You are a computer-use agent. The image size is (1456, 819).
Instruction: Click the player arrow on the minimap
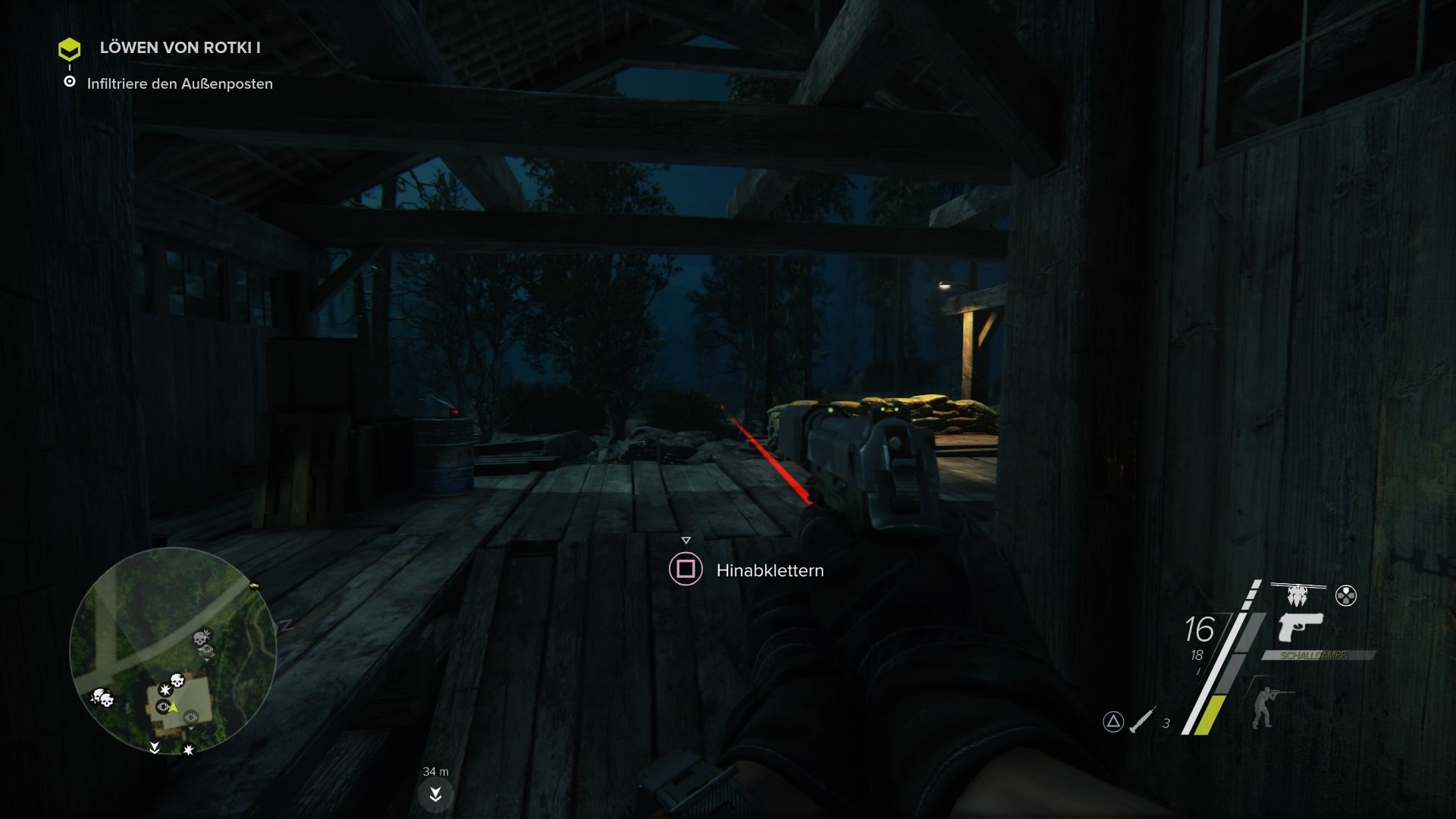point(173,708)
